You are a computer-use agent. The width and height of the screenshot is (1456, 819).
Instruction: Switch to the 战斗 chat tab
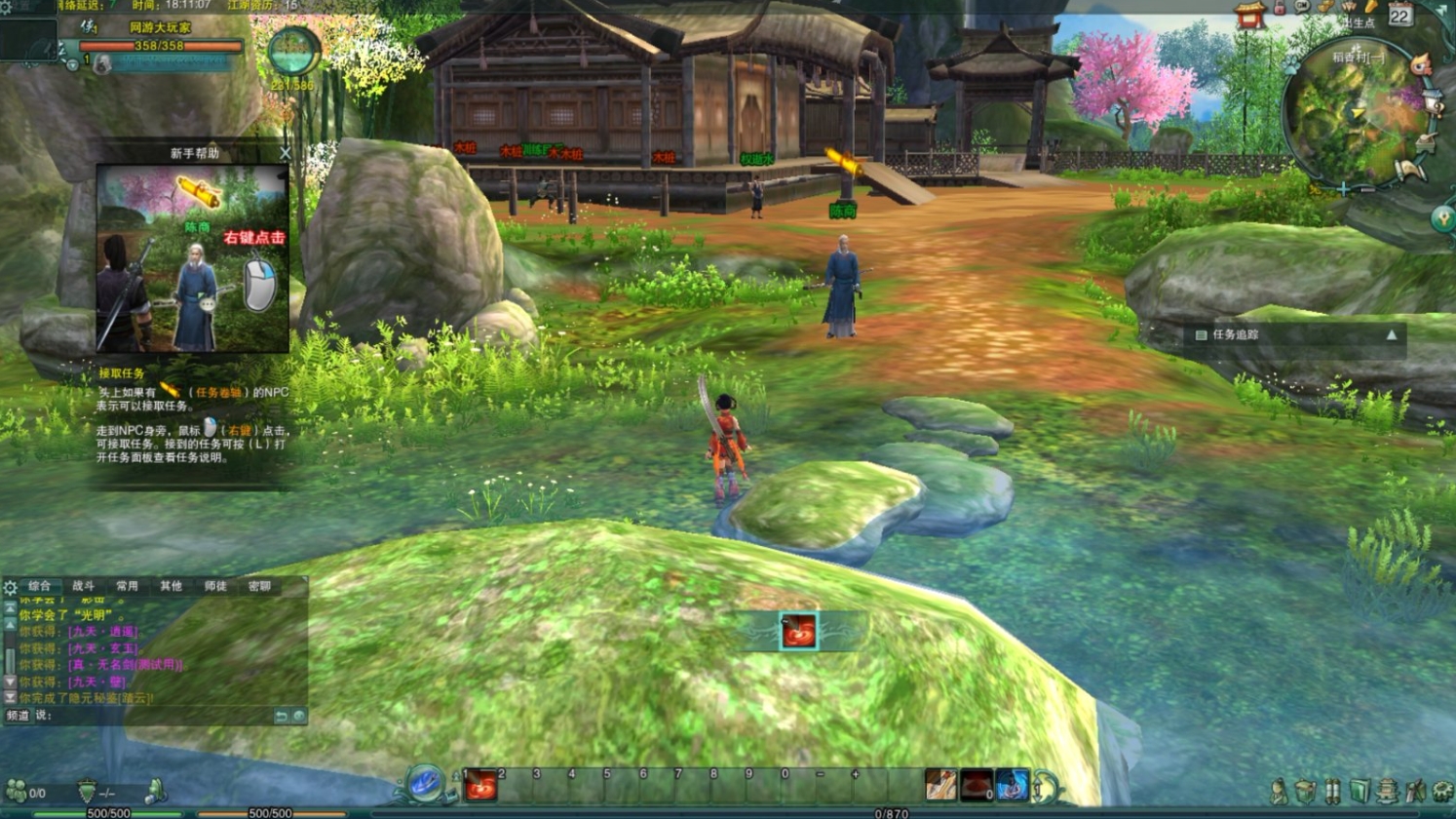point(84,586)
